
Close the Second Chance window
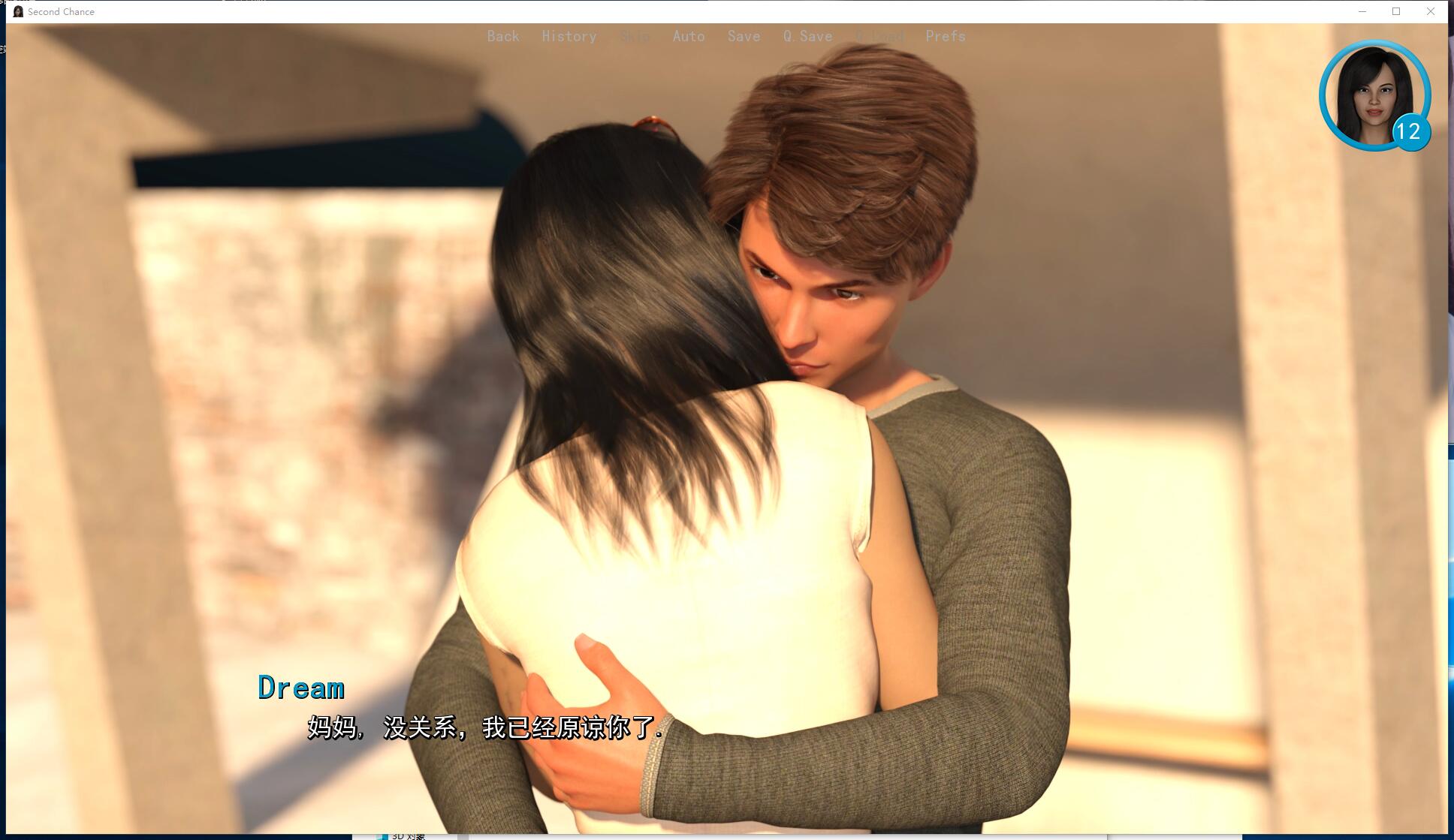pyautogui.click(x=1431, y=11)
